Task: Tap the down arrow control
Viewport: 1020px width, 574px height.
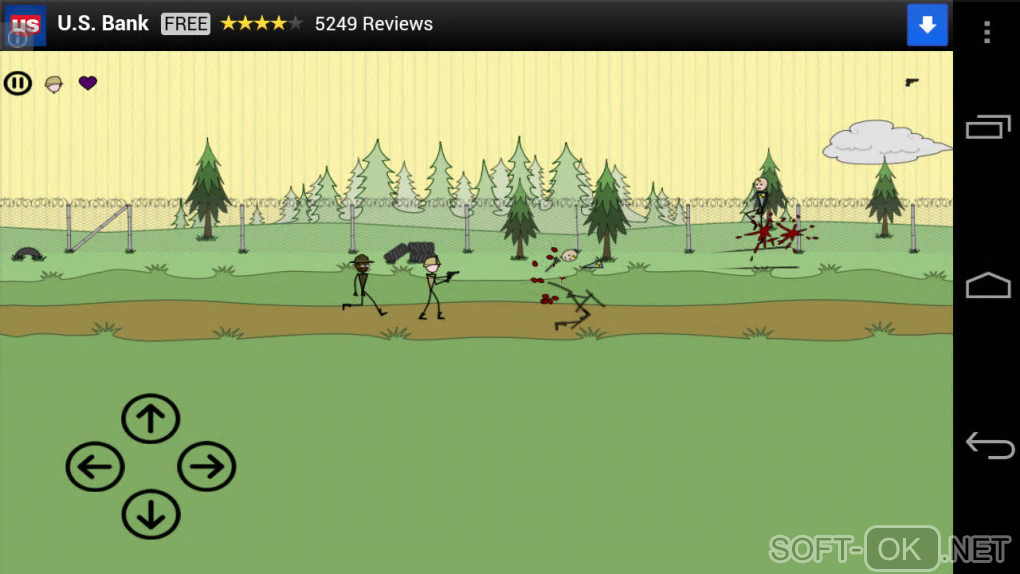Action: point(151,515)
